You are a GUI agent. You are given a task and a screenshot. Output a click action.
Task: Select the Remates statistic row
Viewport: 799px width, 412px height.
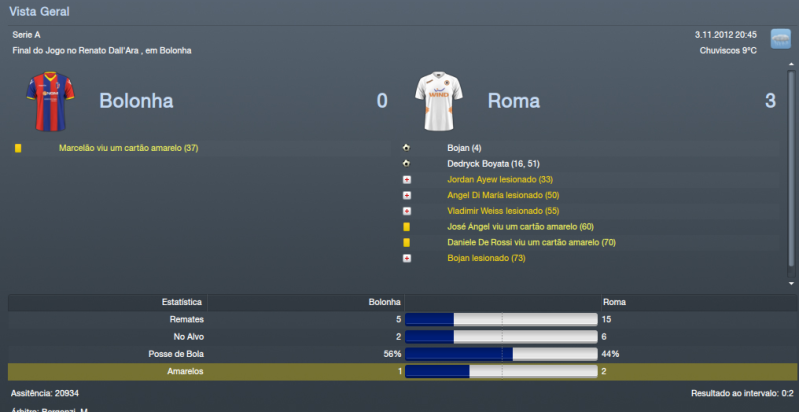tap(400, 319)
